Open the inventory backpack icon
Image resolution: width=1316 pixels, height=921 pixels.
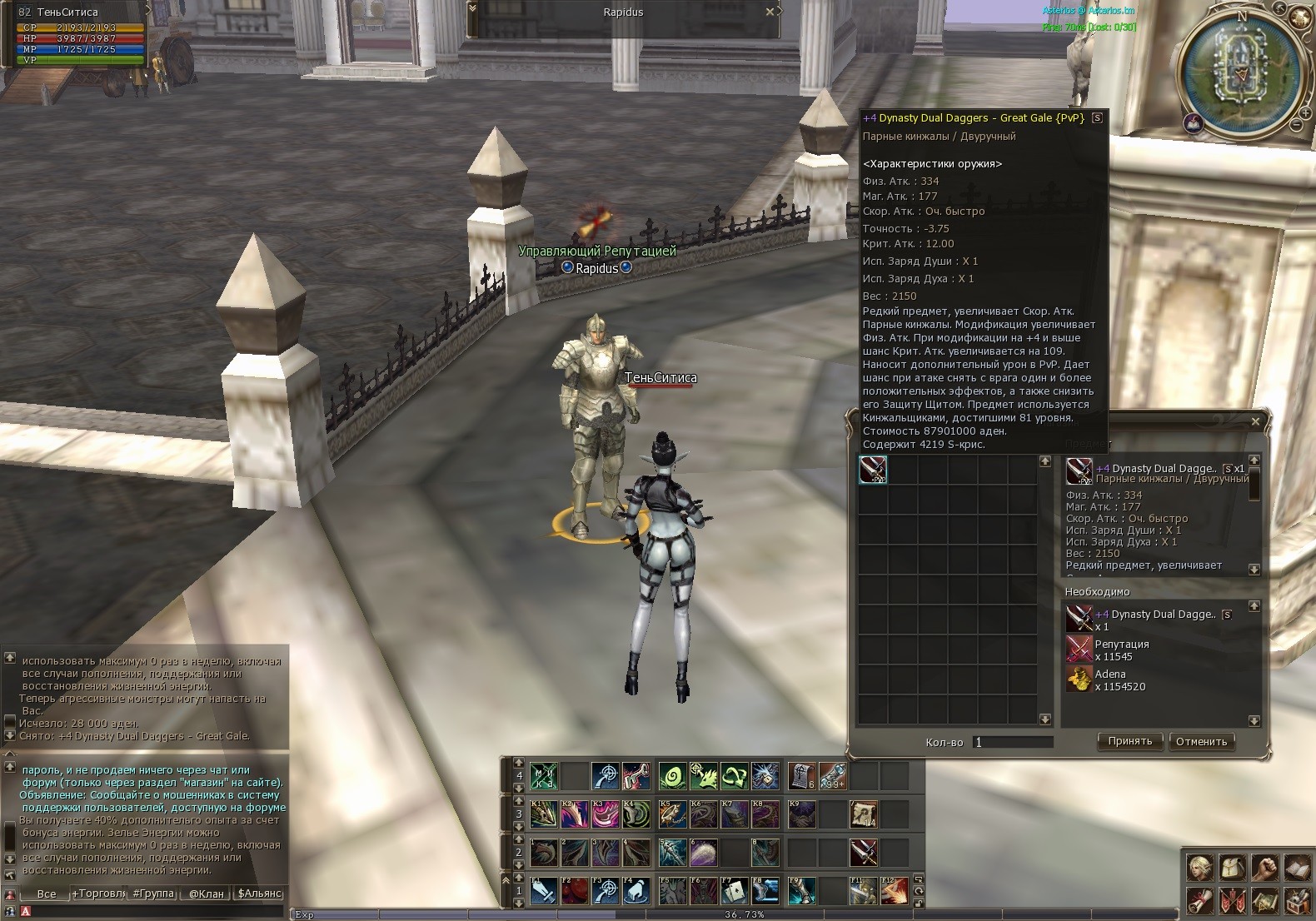tap(1232, 868)
